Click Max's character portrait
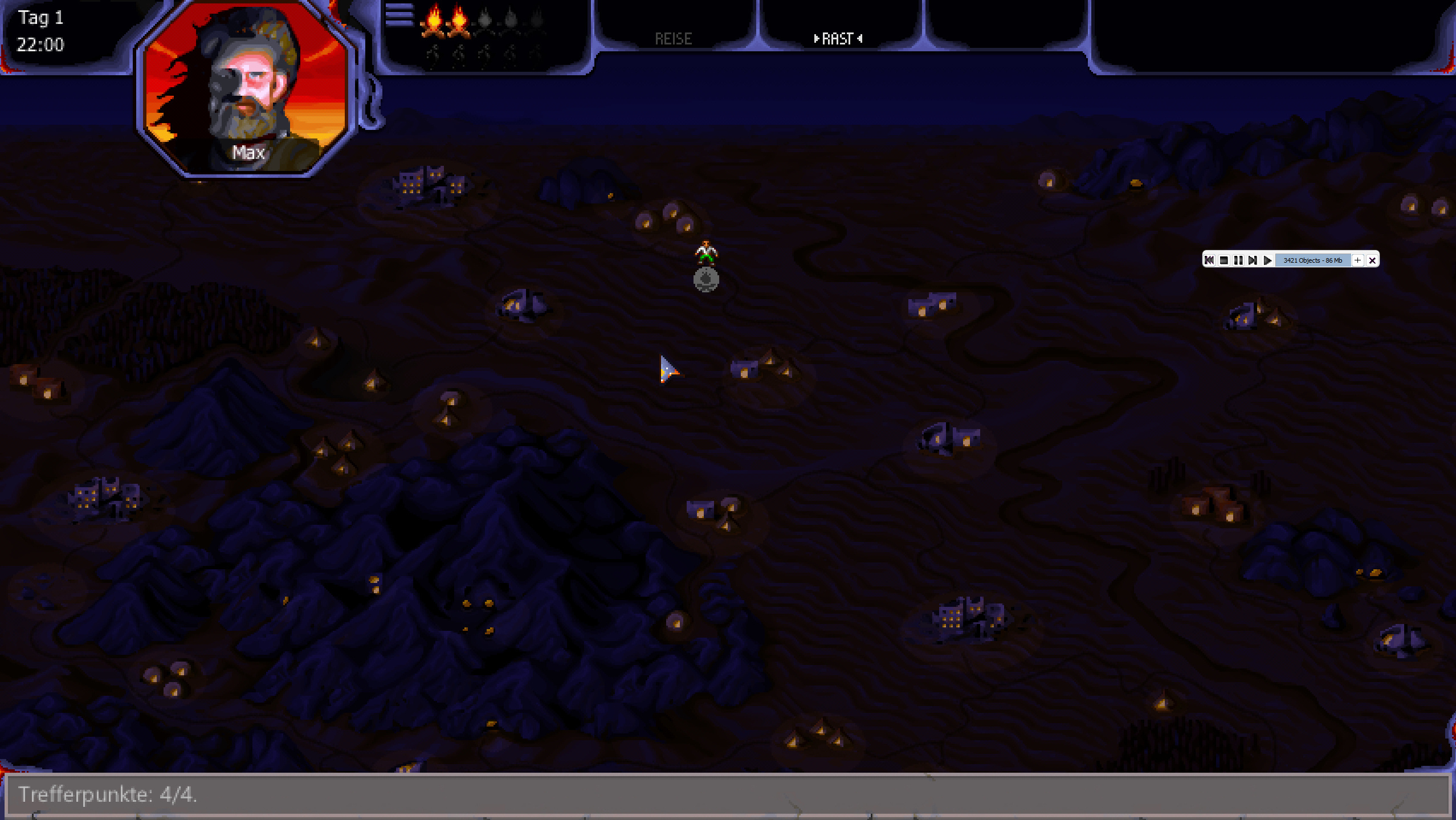Viewport: 1456px width, 820px height. coord(246,88)
